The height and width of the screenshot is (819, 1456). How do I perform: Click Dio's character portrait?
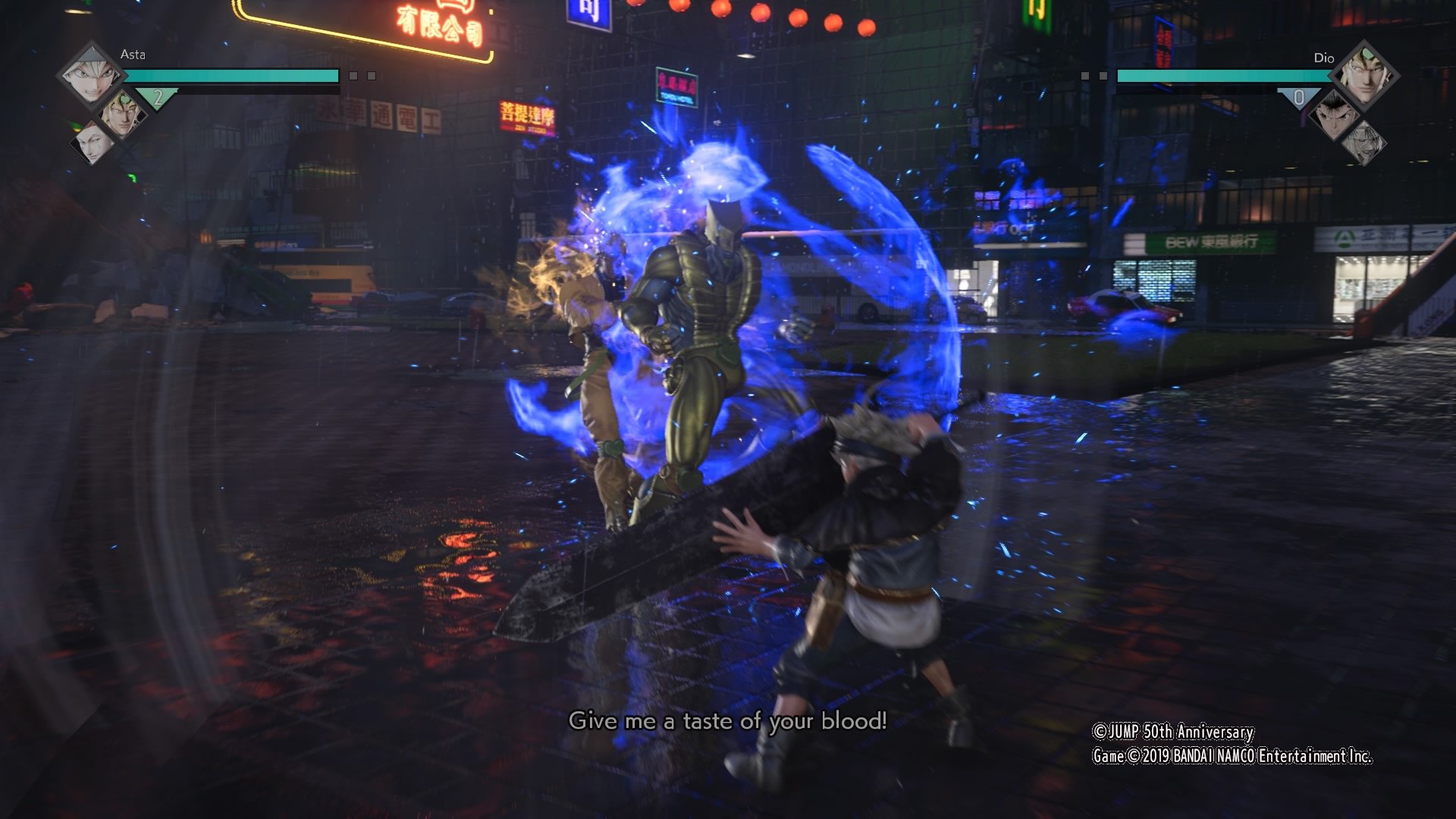click(1367, 75)
